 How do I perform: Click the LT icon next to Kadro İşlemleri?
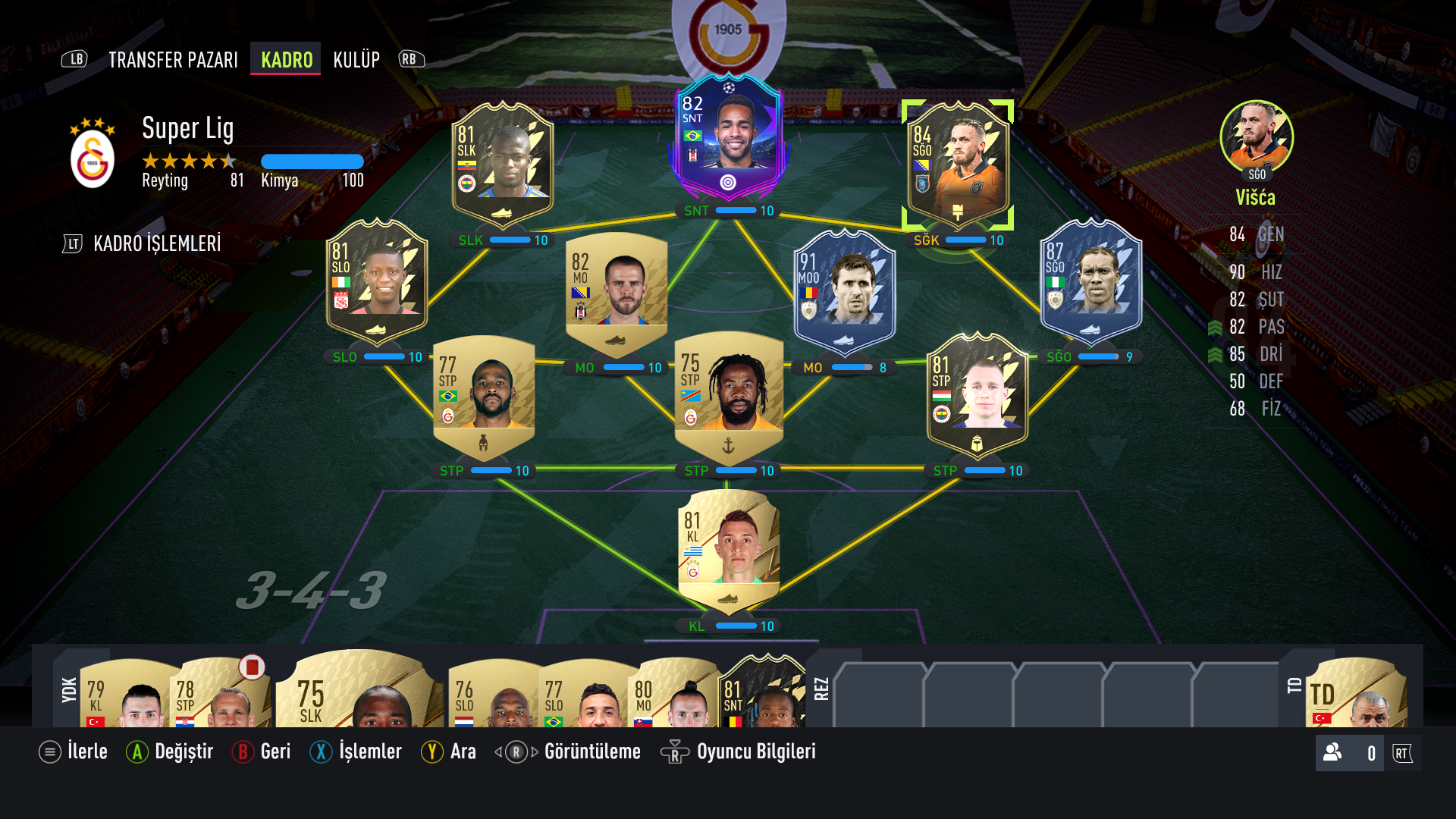pos(73,244)
